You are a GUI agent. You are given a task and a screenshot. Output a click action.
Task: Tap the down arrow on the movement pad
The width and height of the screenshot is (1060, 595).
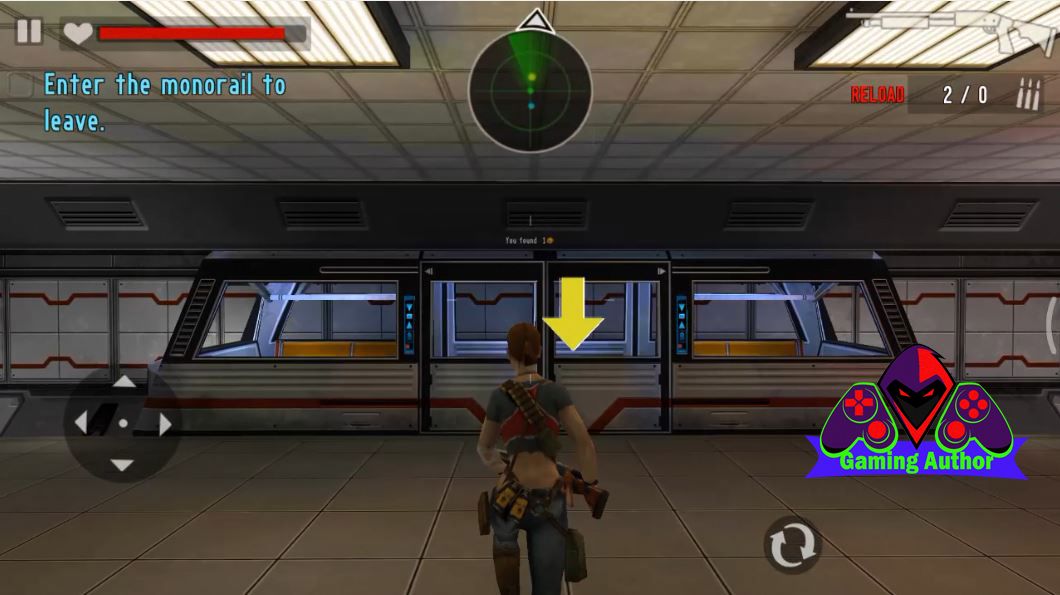coord(122,465)
